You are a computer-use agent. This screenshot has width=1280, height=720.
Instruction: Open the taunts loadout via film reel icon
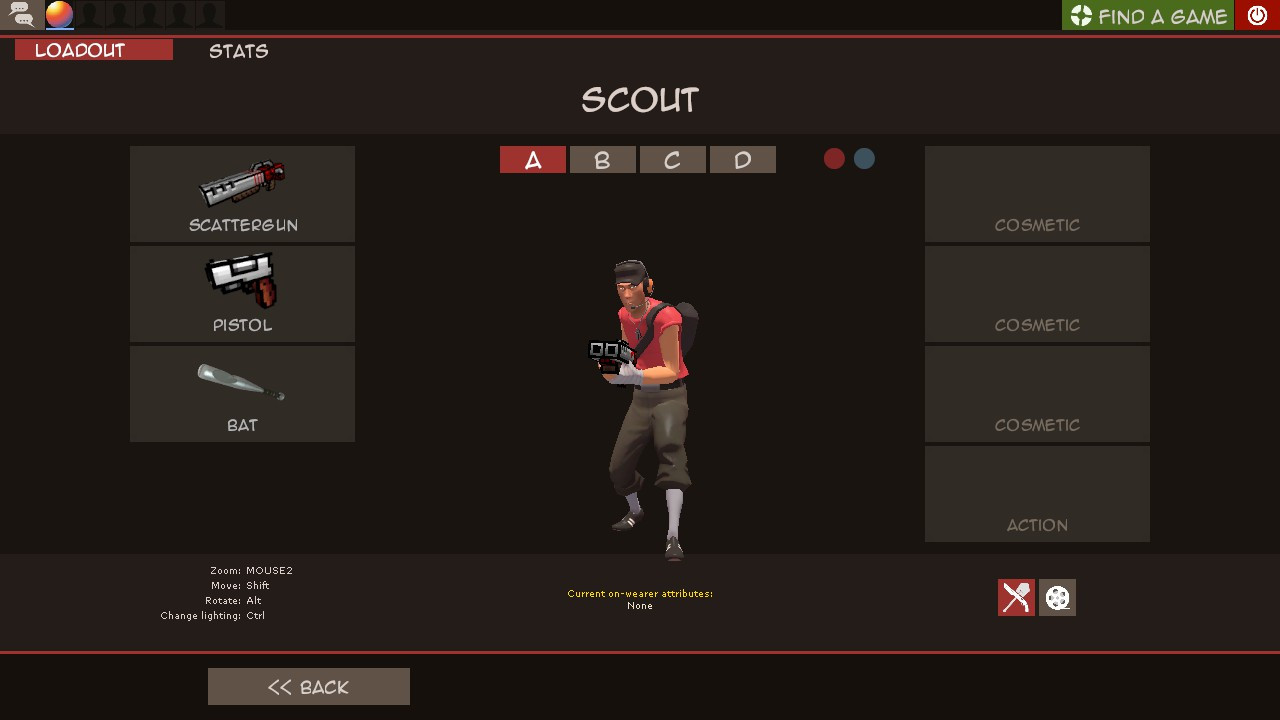click(1056, 598)
